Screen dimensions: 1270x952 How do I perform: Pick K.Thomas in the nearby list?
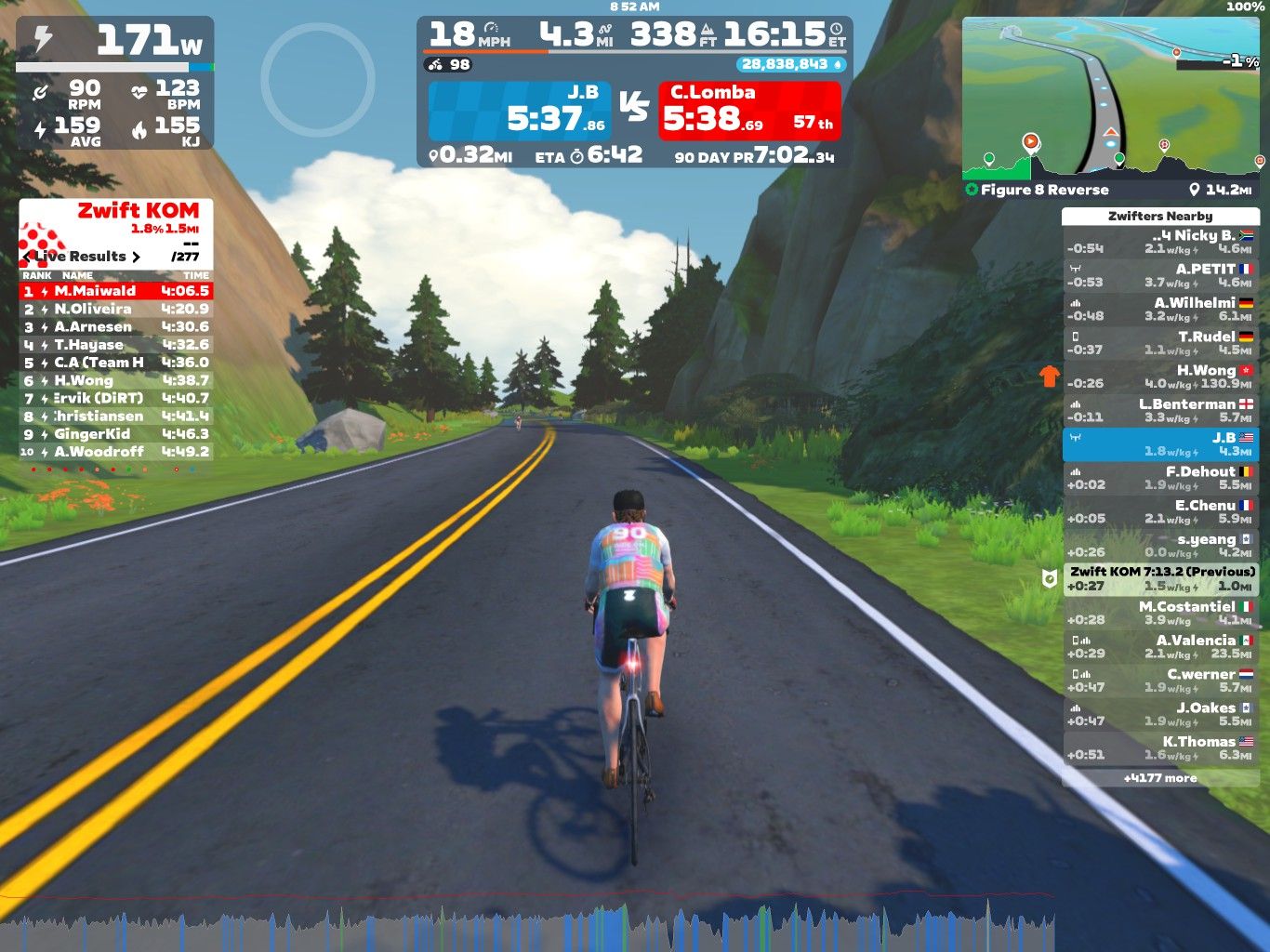coord(1160,747)
